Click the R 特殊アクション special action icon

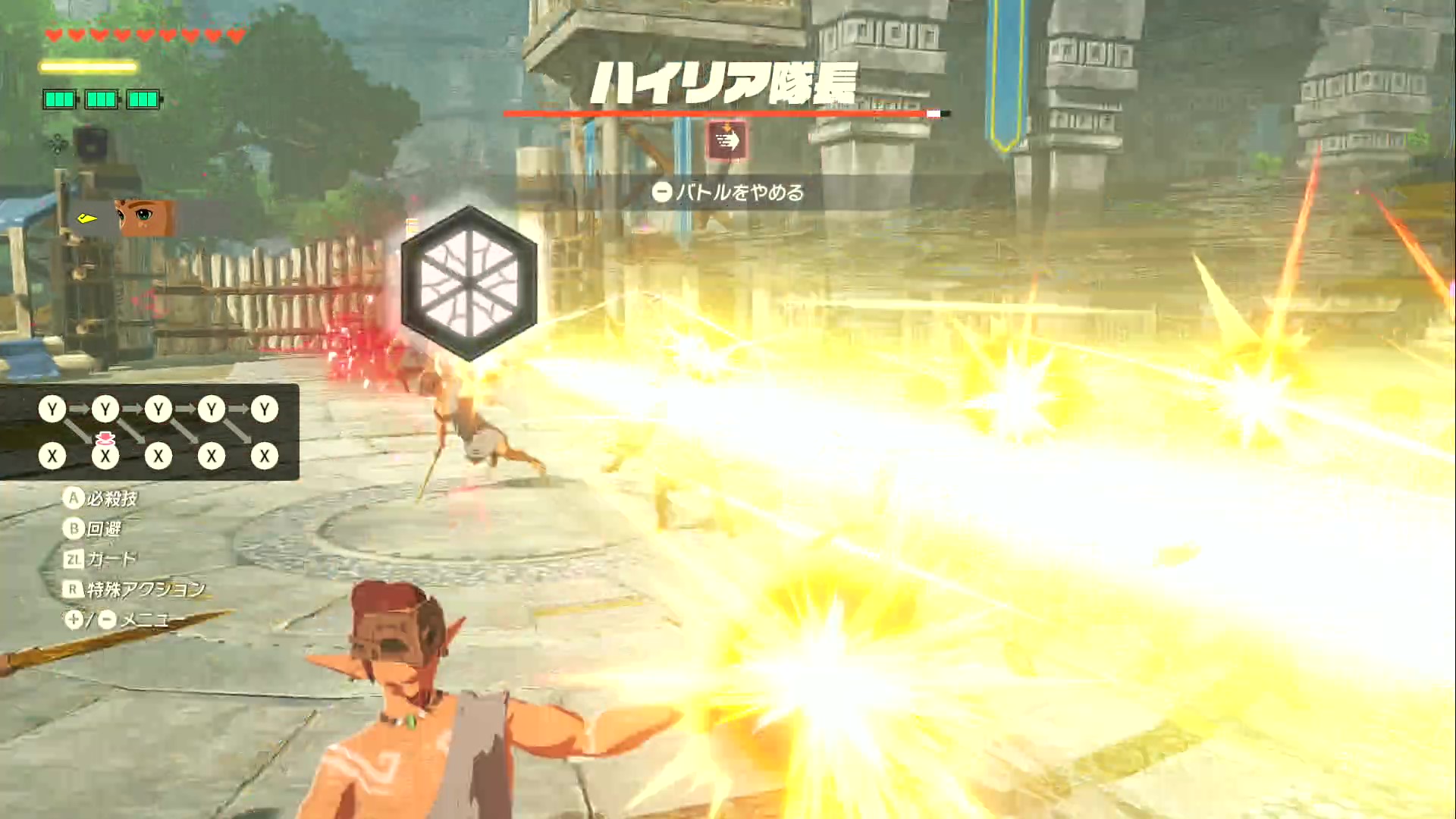[74, 588]
